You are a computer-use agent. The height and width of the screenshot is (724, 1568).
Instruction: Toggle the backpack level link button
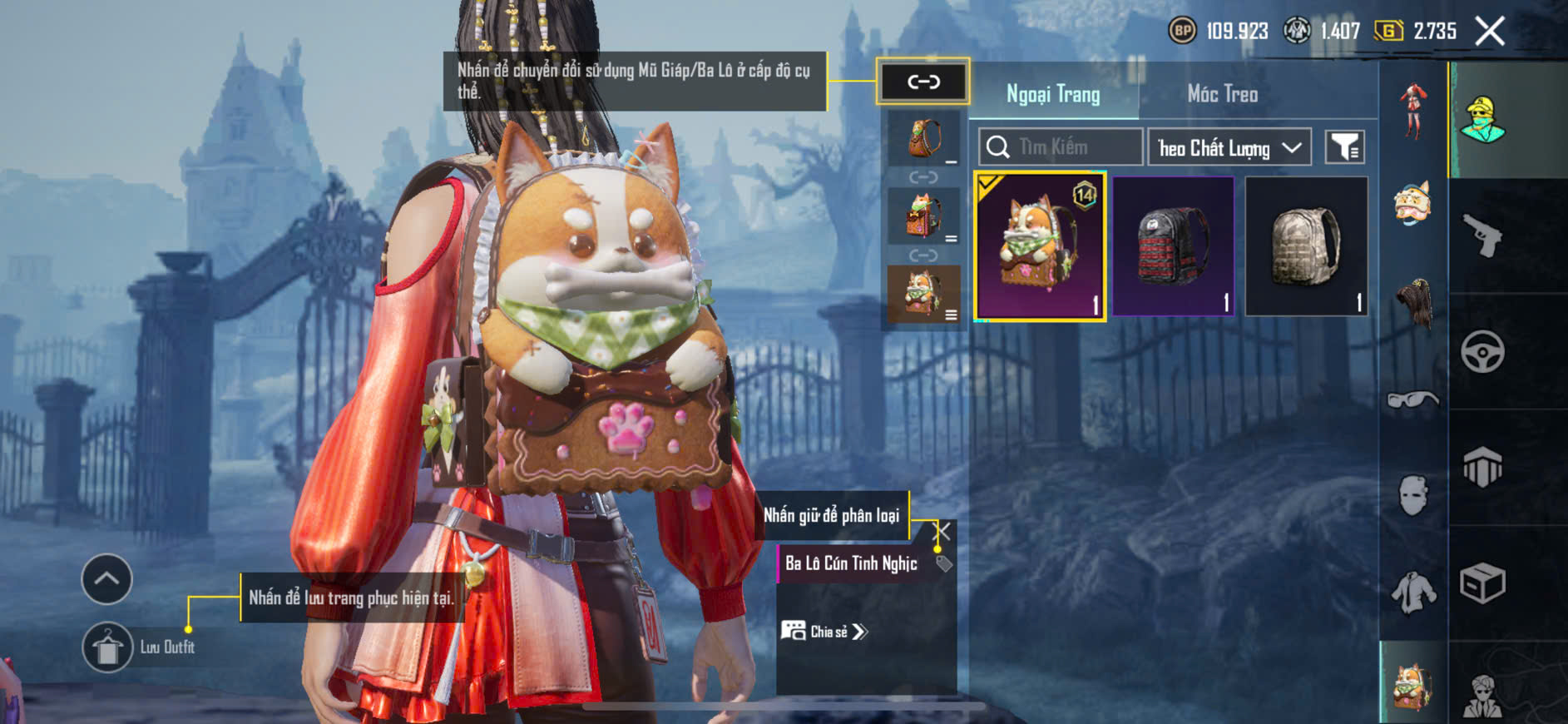click(x=922, y=82)
